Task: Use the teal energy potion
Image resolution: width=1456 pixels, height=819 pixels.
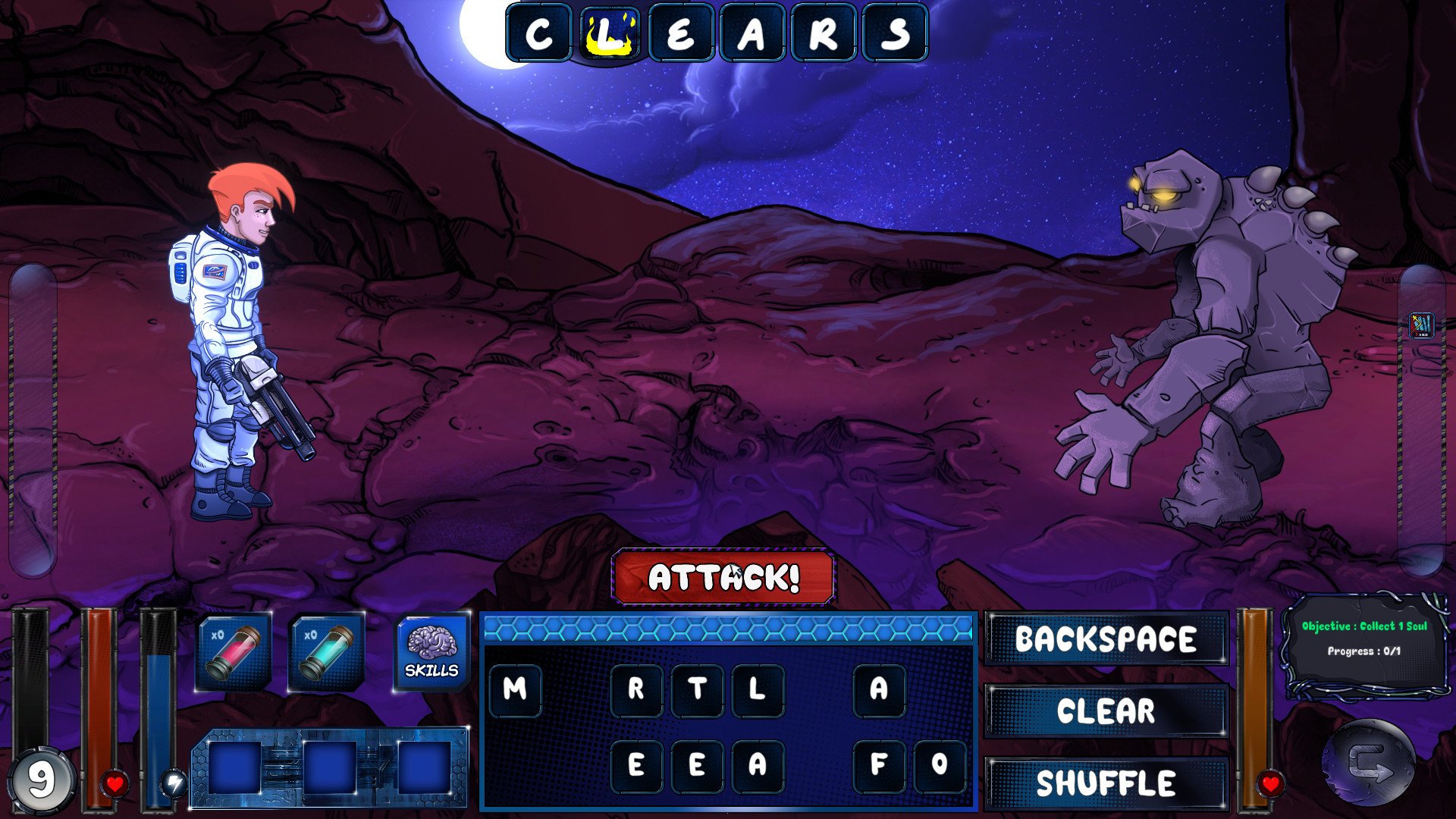Action: (325, 651)
